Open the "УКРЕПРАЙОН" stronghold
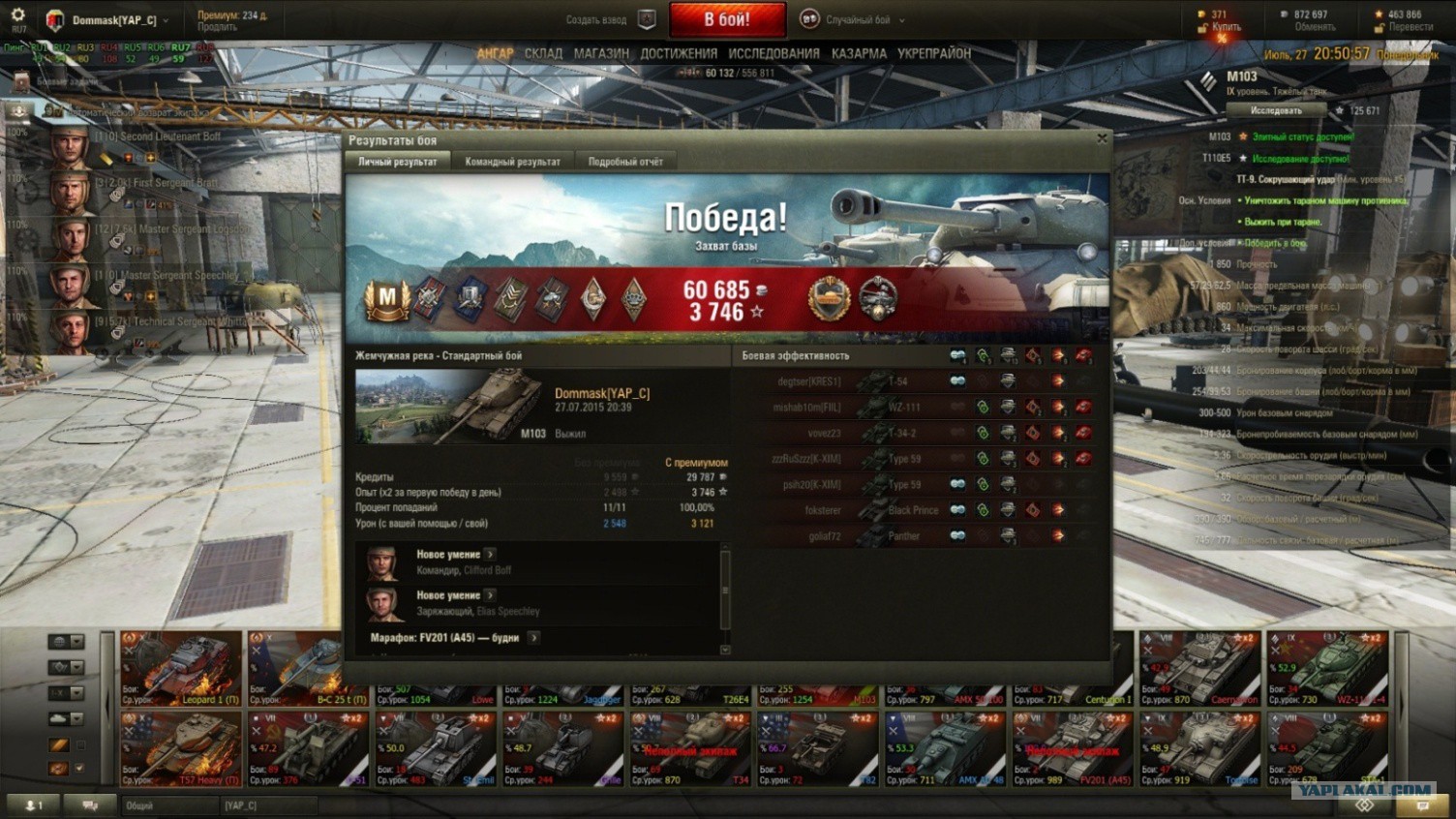The image size is (1456, 819). 933,54
